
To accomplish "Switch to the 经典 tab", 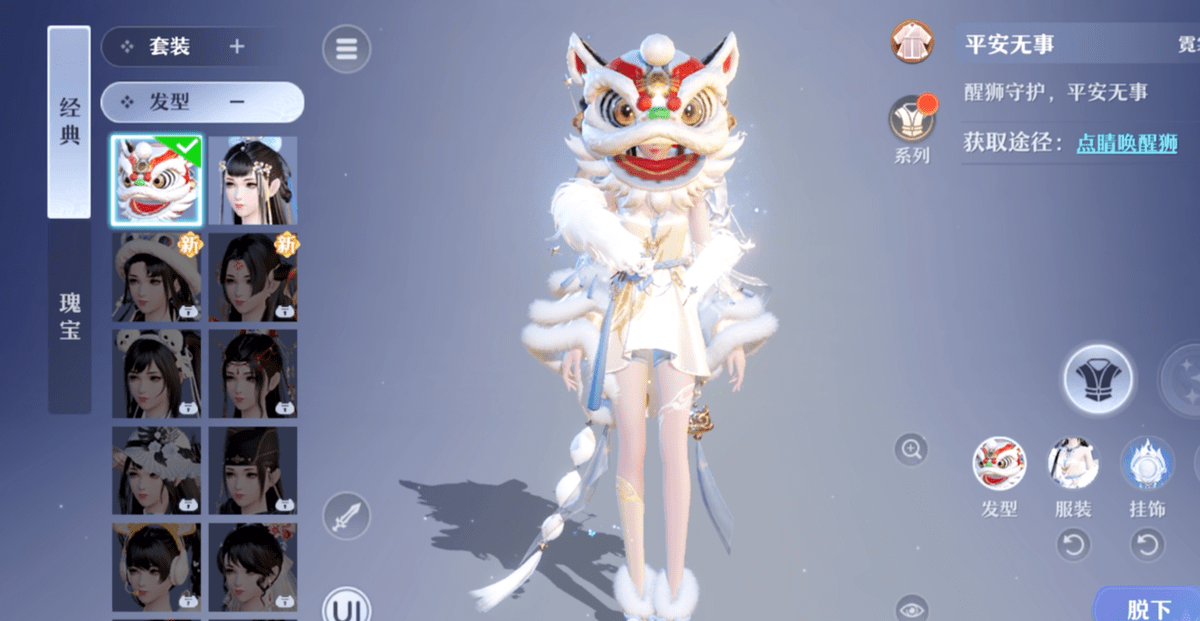I will point(69,122).
